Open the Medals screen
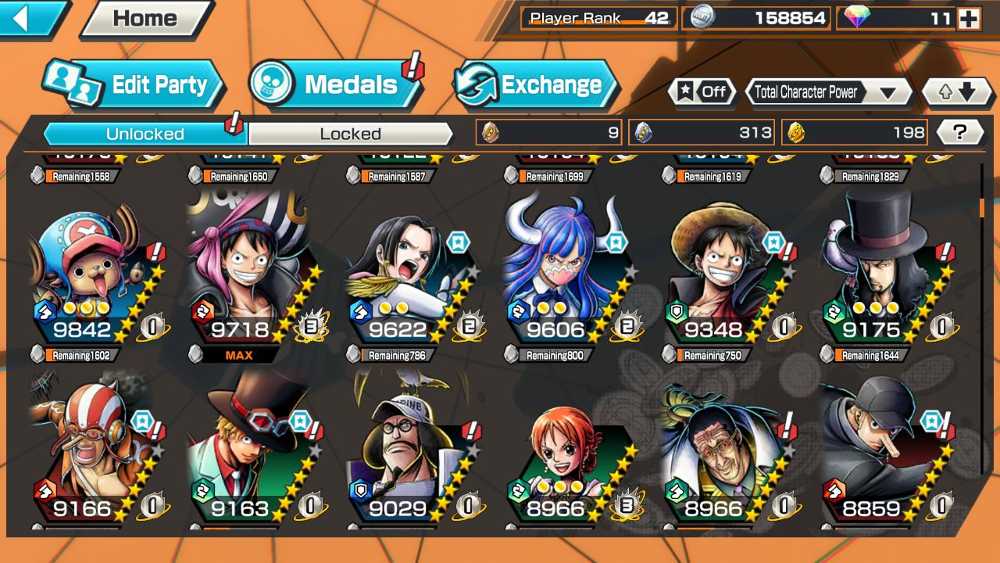The height and width of the screenshot is (563, 1000). [x=335, y=85]
